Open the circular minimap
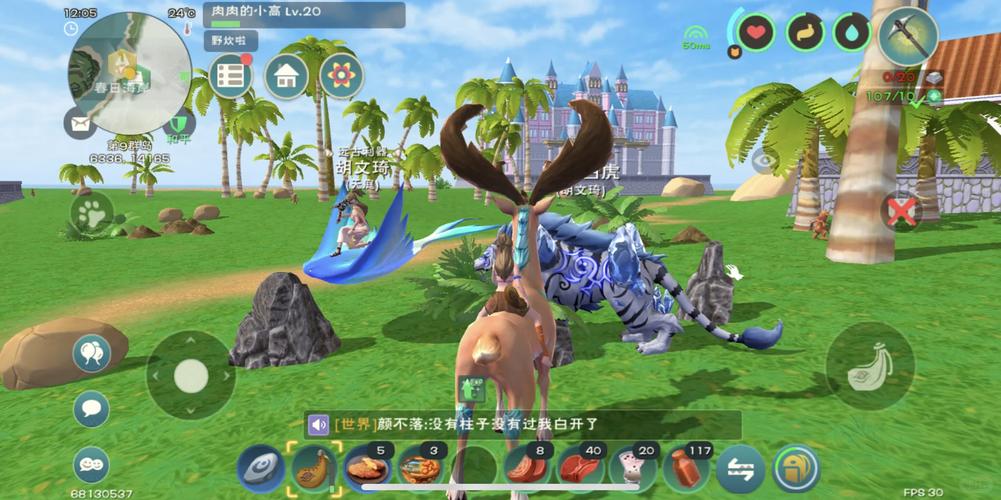This screenshot has width=1001, height=500. (128, 72)
